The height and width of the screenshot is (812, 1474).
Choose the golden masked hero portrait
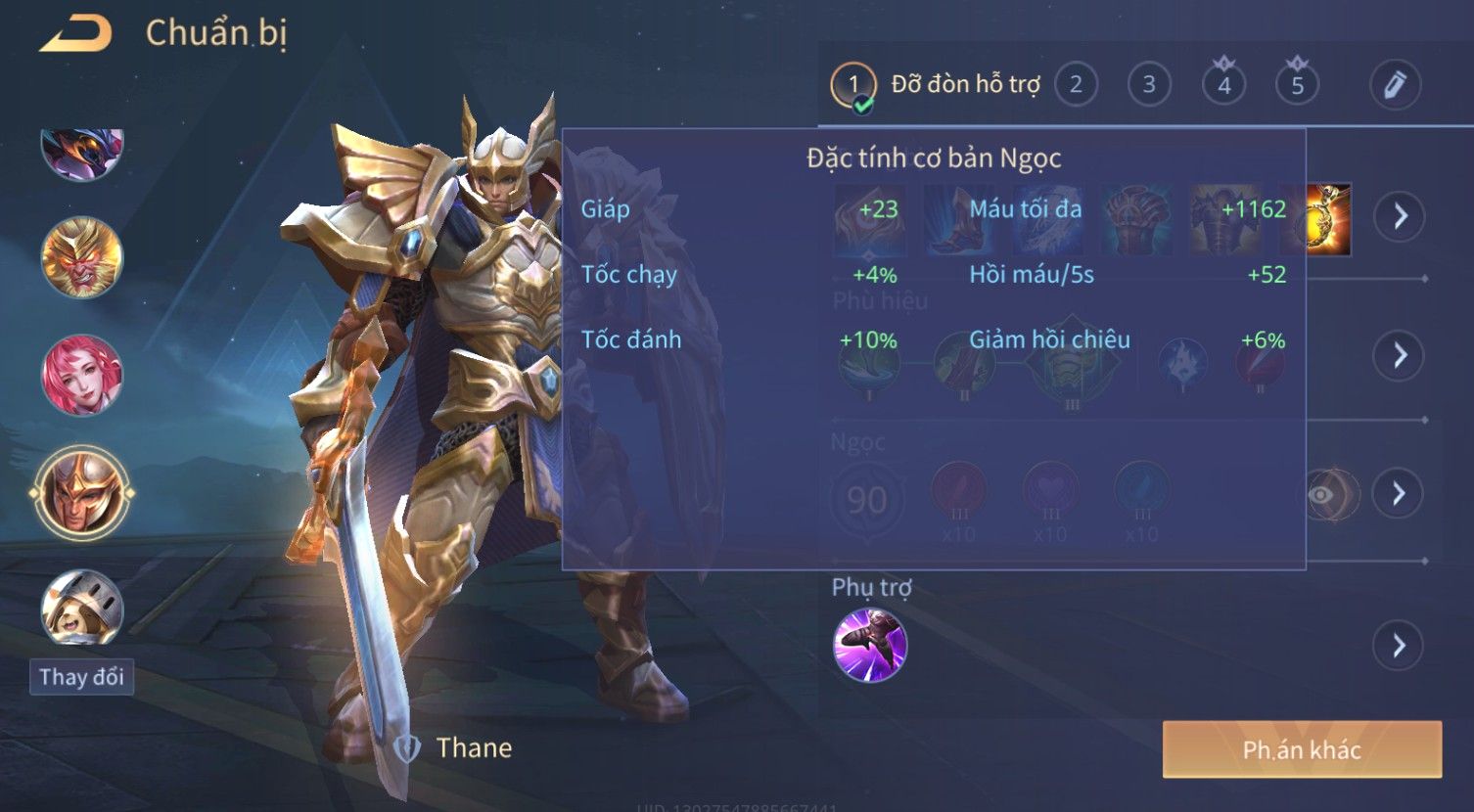[81, 257]
